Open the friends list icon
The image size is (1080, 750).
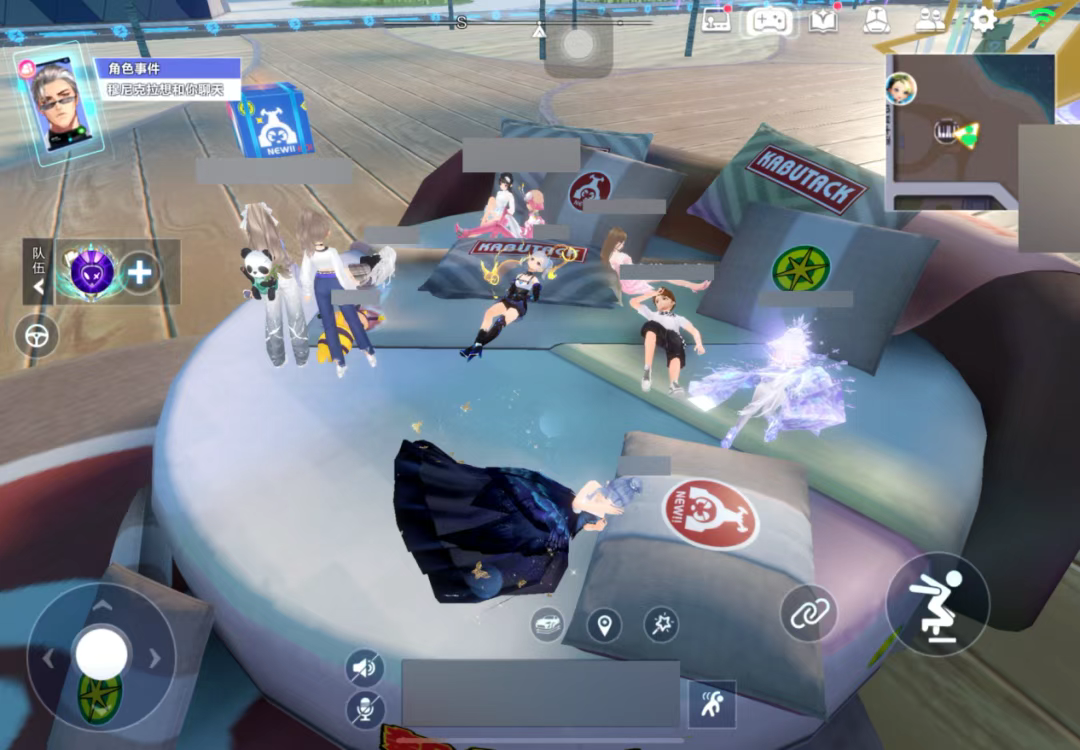pyautogui.click(x=930, y=20)
